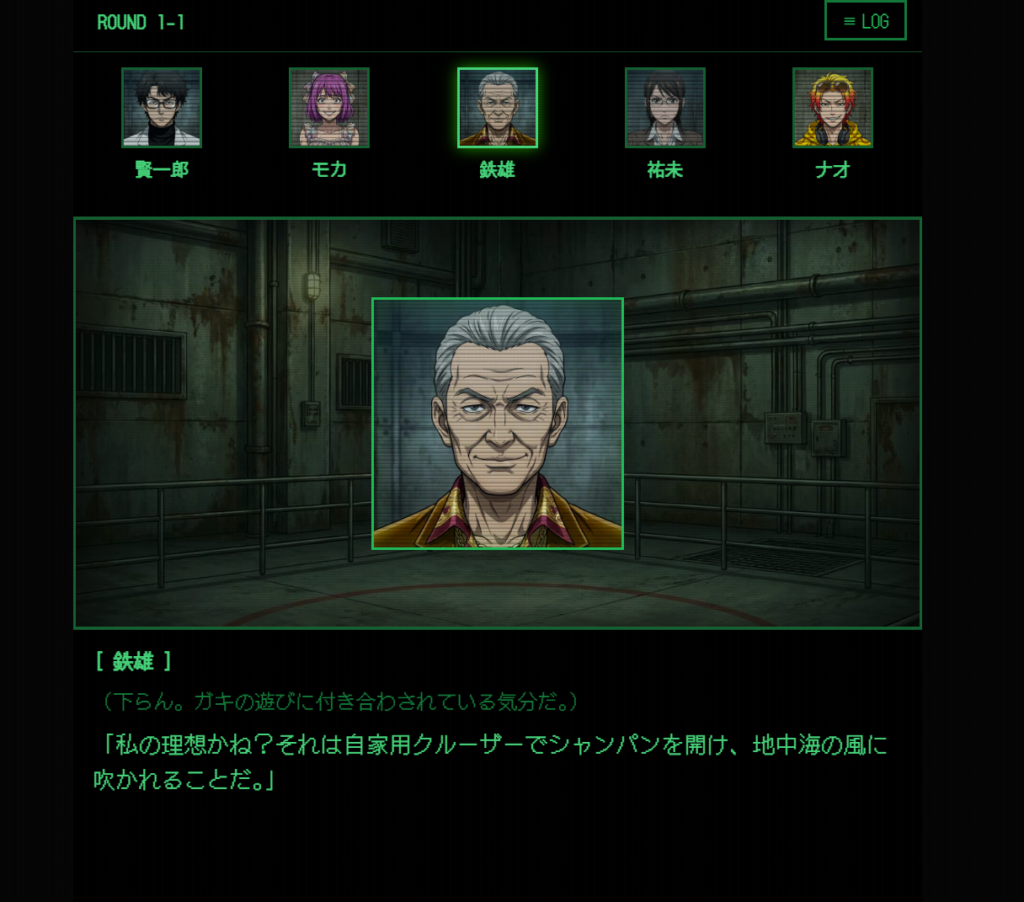
Task: Open the LOG button
Action: 865,21
